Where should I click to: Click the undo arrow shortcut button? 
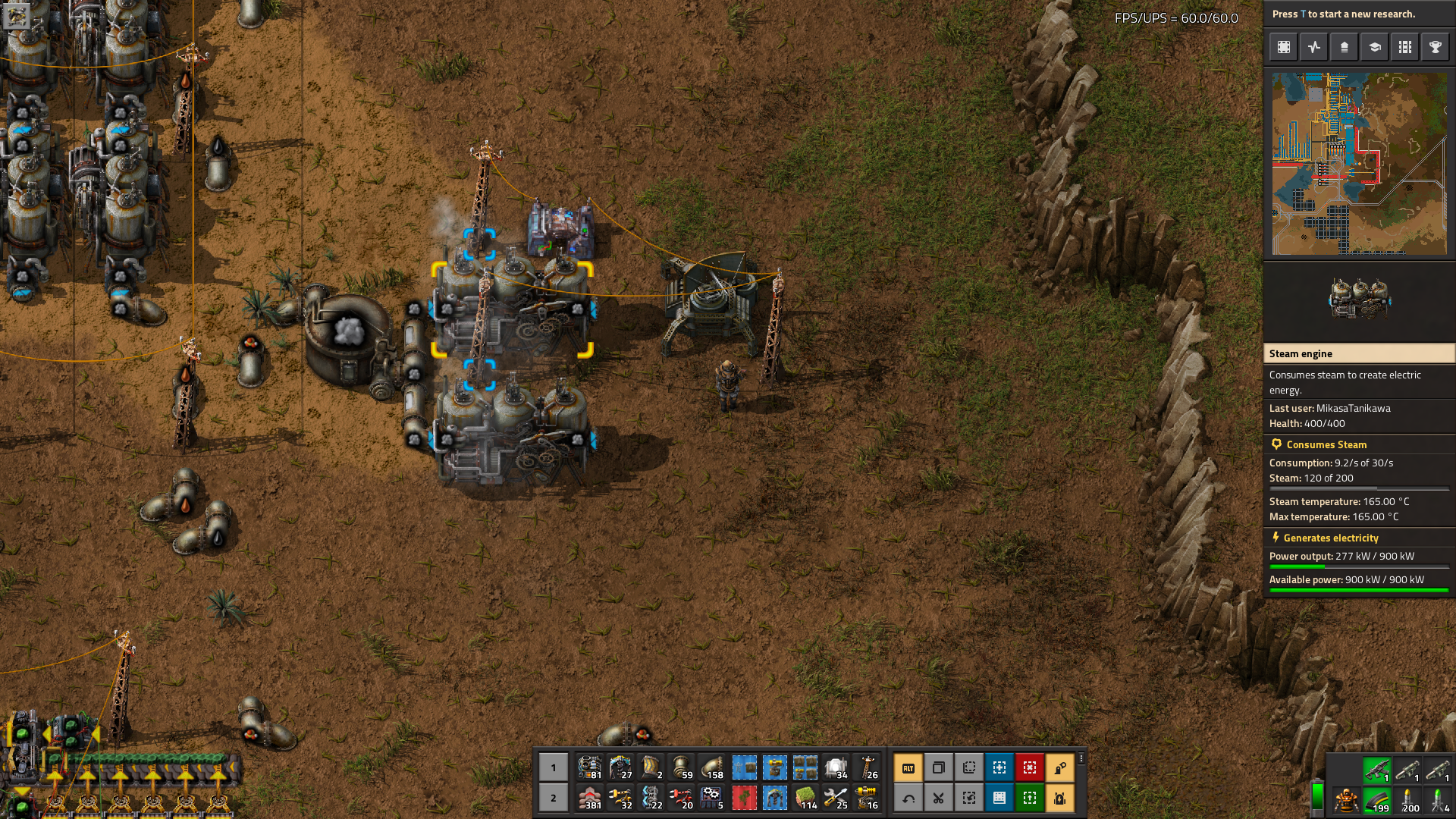pyautogui.click(x=908, y=798)
